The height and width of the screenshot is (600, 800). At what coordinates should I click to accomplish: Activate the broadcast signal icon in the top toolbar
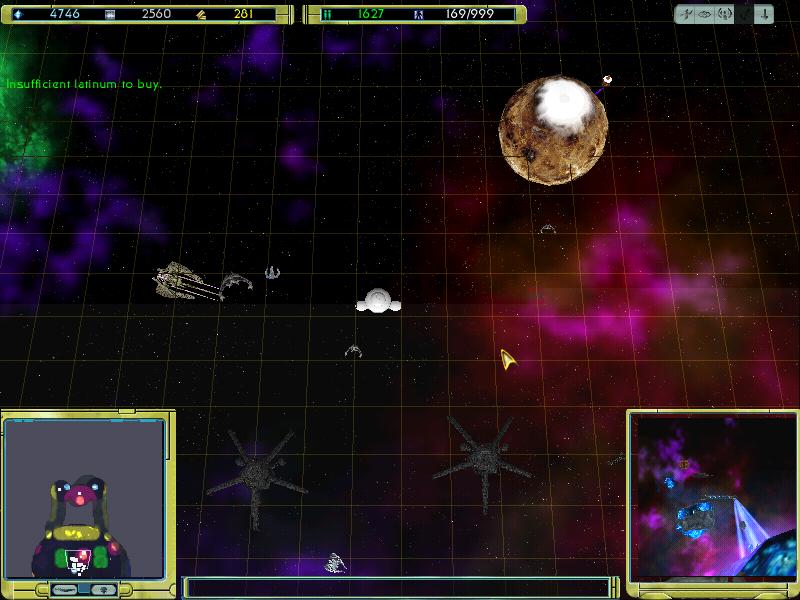click(x=724, y=15)
